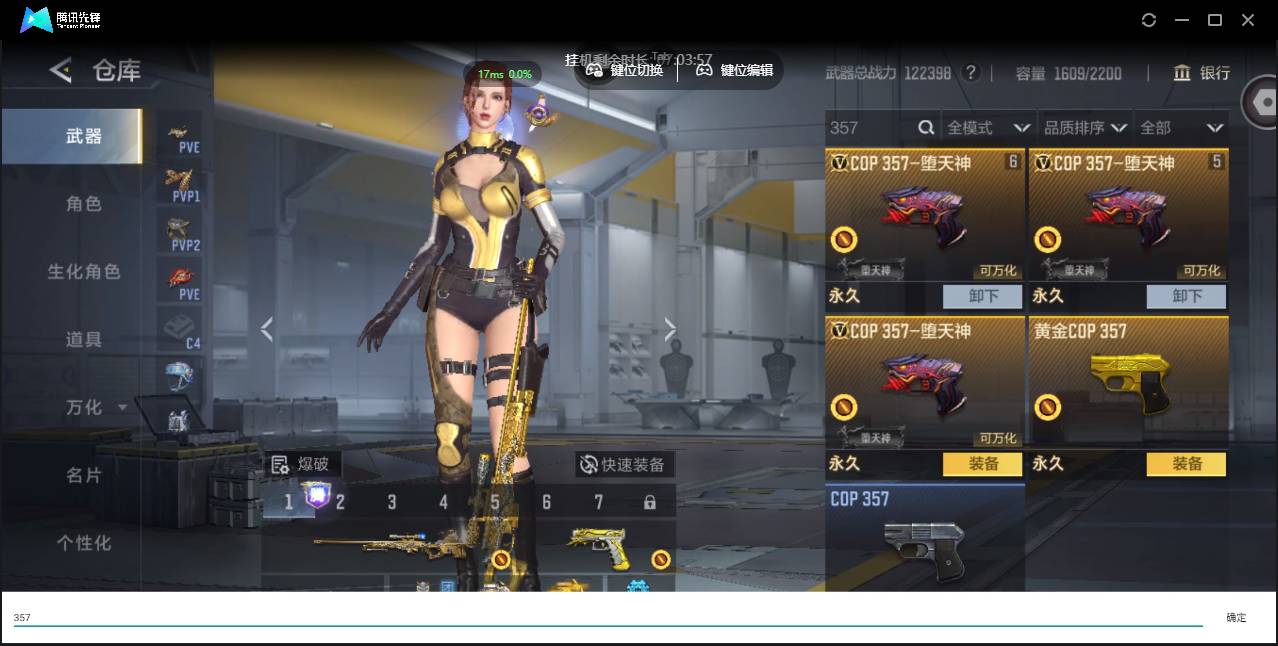Open the 名片 tab
1278x646 pixels.
click(84, 475)
